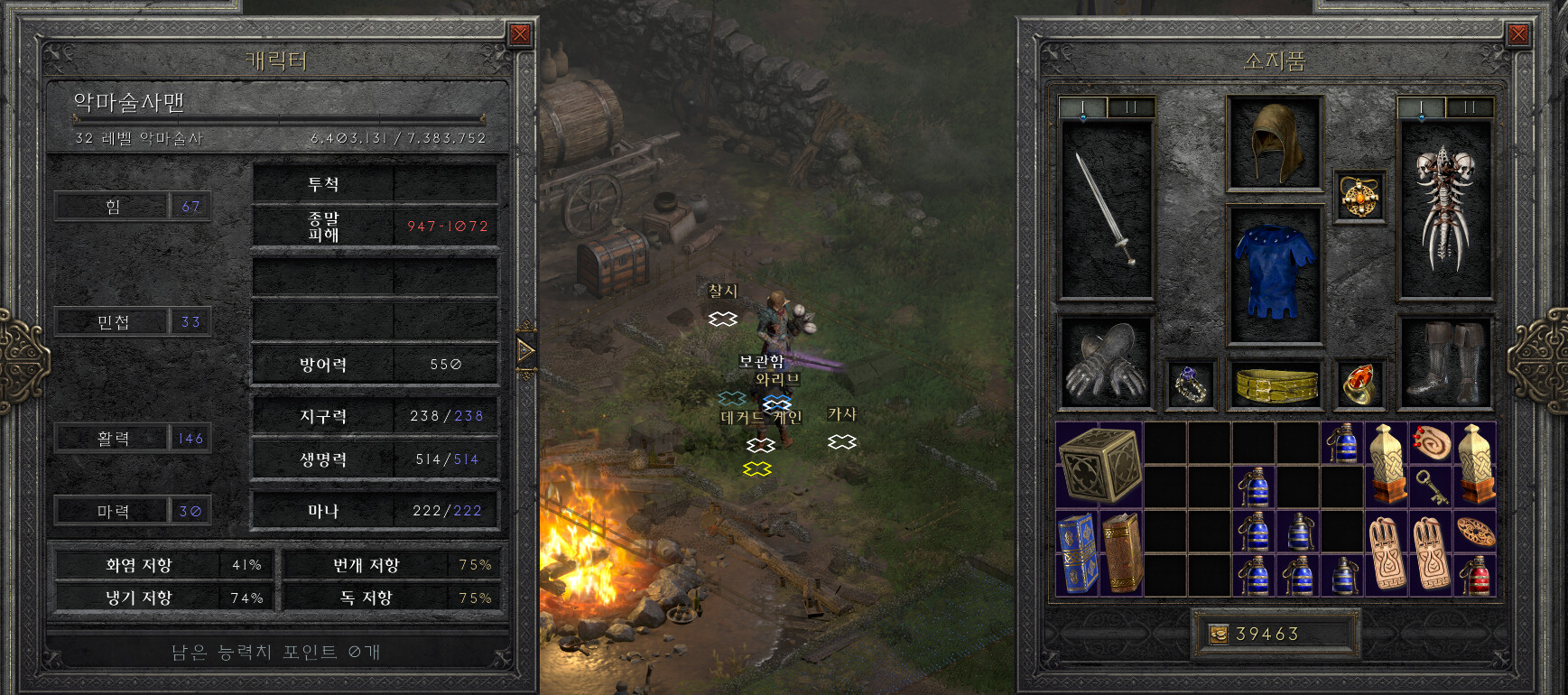Viewport: 1568px width, 695px height.
Task: Select the equipped gauntlets
Action: click(1105, 363)
